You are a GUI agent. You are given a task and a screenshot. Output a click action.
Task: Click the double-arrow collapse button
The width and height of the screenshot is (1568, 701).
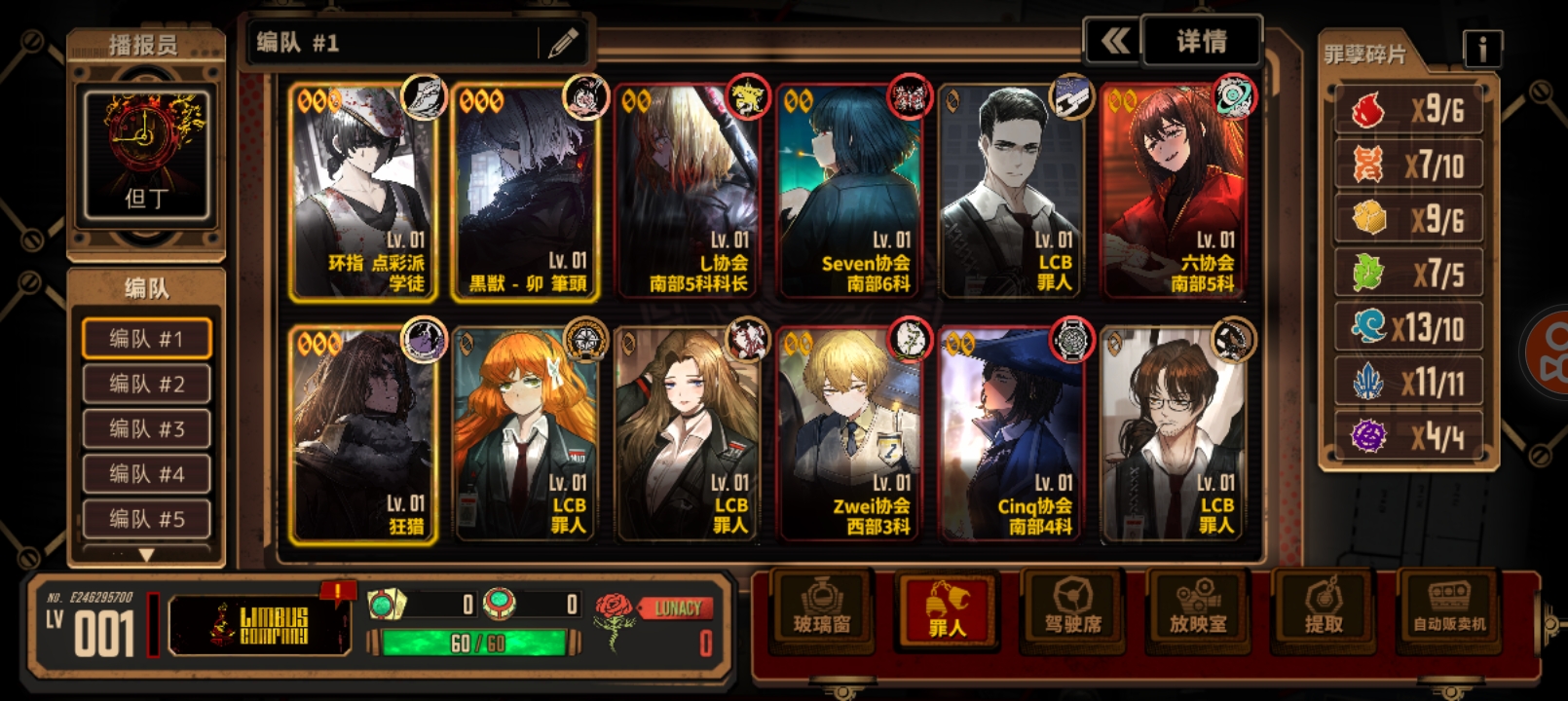click(x=1114, y=41)
